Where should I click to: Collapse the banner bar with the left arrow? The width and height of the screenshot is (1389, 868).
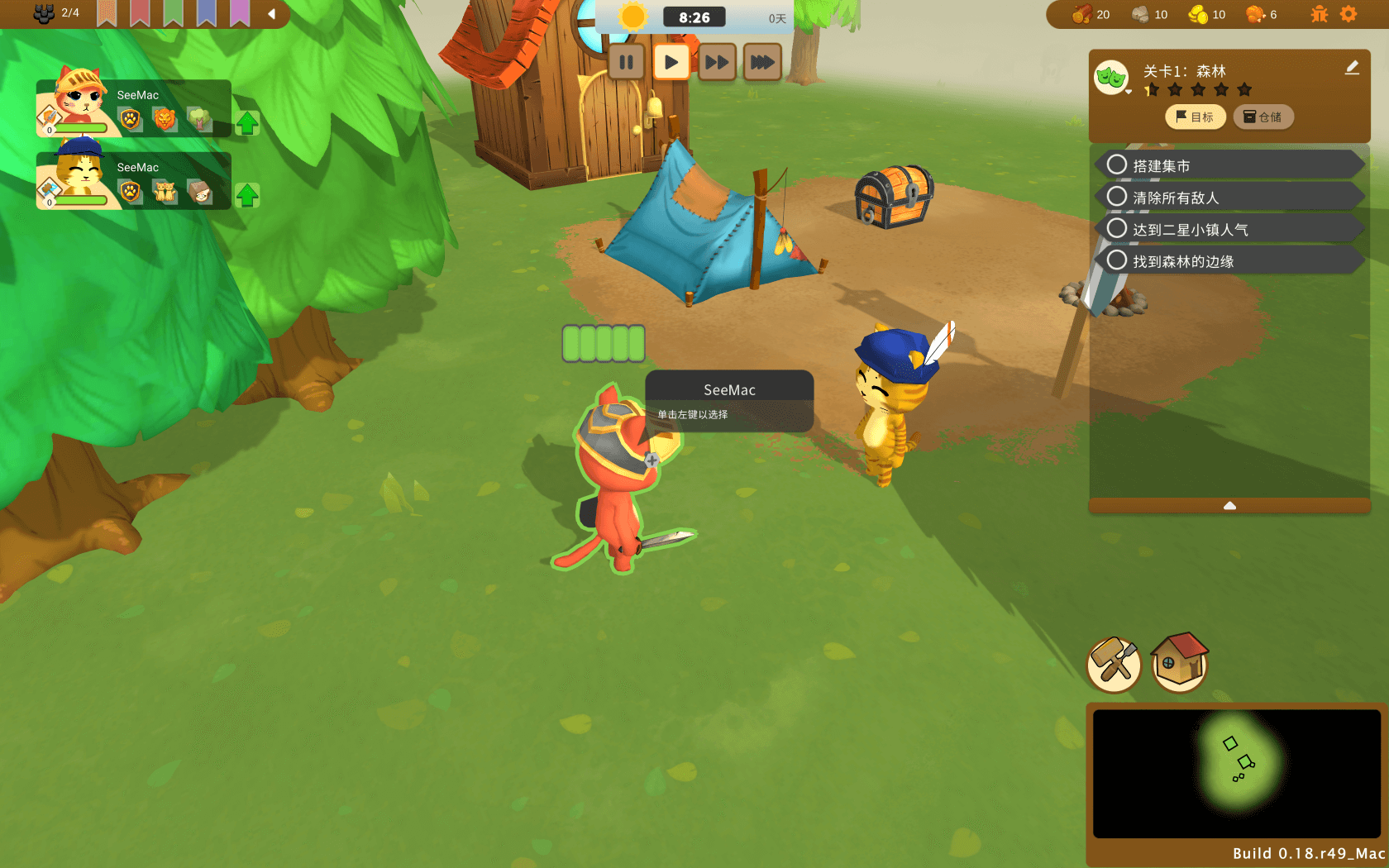pos(271,13)
